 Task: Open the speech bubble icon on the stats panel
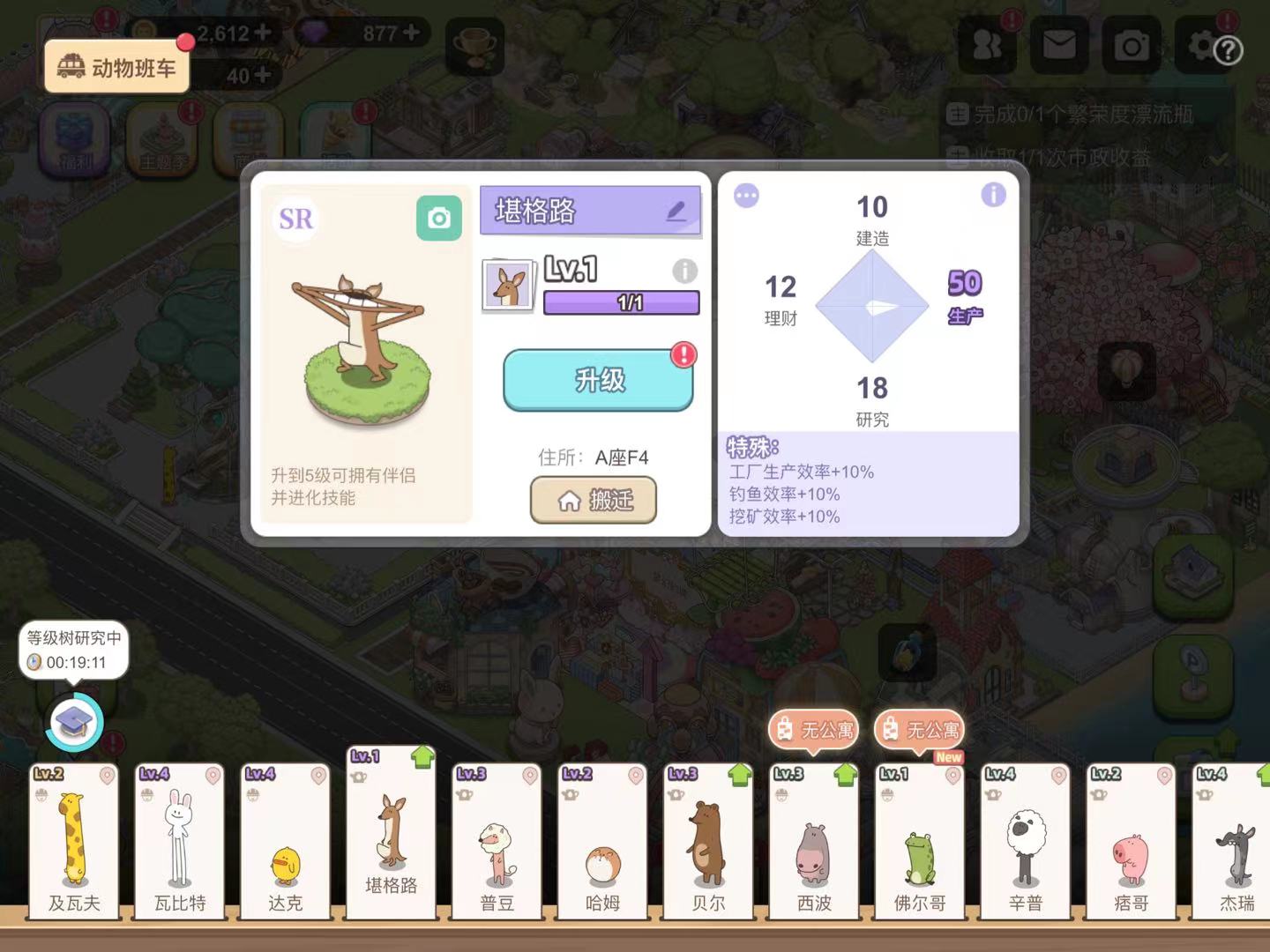pos(746,196)
